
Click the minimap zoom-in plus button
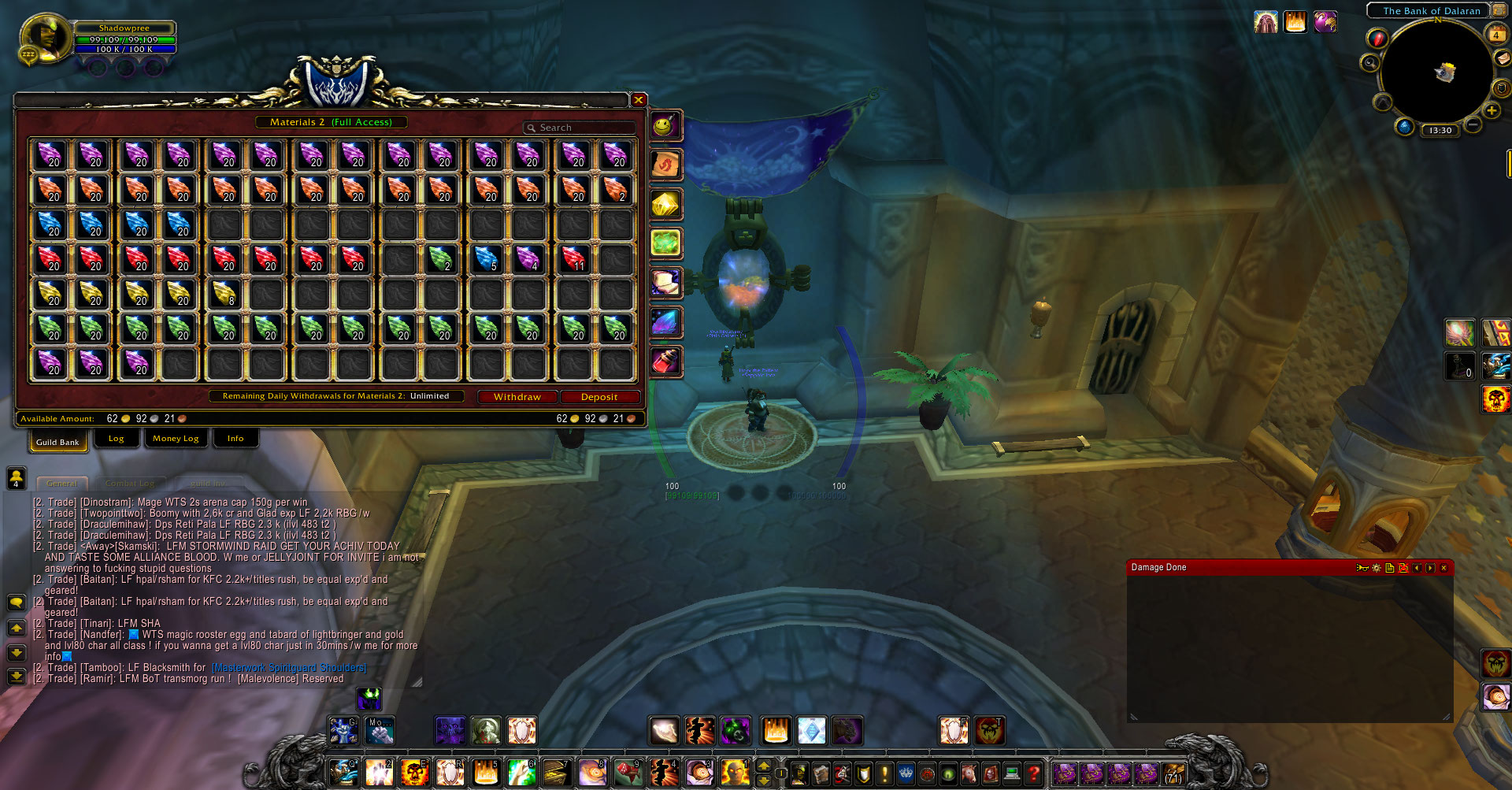[1492, 110]
